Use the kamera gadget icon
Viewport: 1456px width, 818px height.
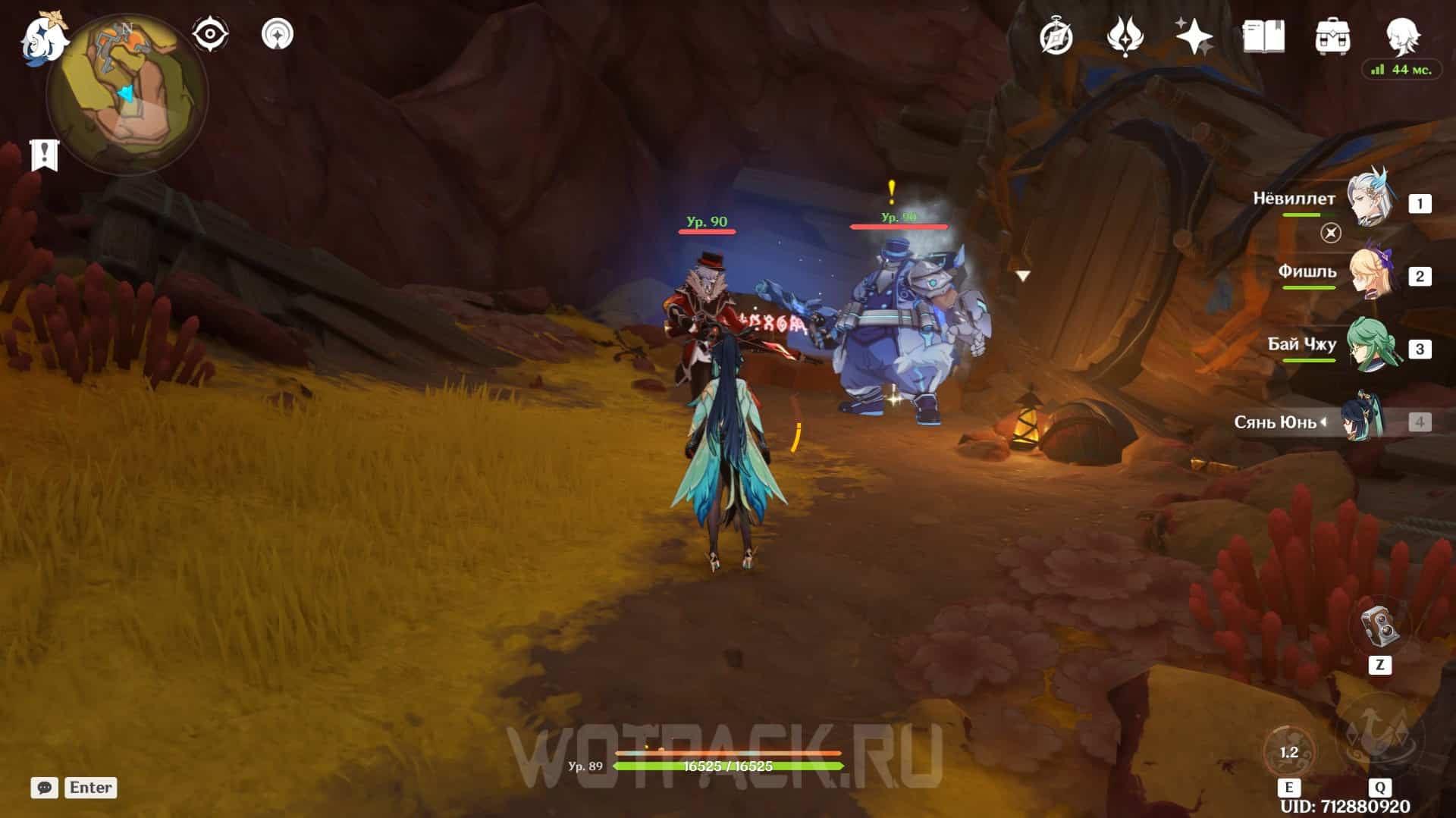[x=1379, y=626]
